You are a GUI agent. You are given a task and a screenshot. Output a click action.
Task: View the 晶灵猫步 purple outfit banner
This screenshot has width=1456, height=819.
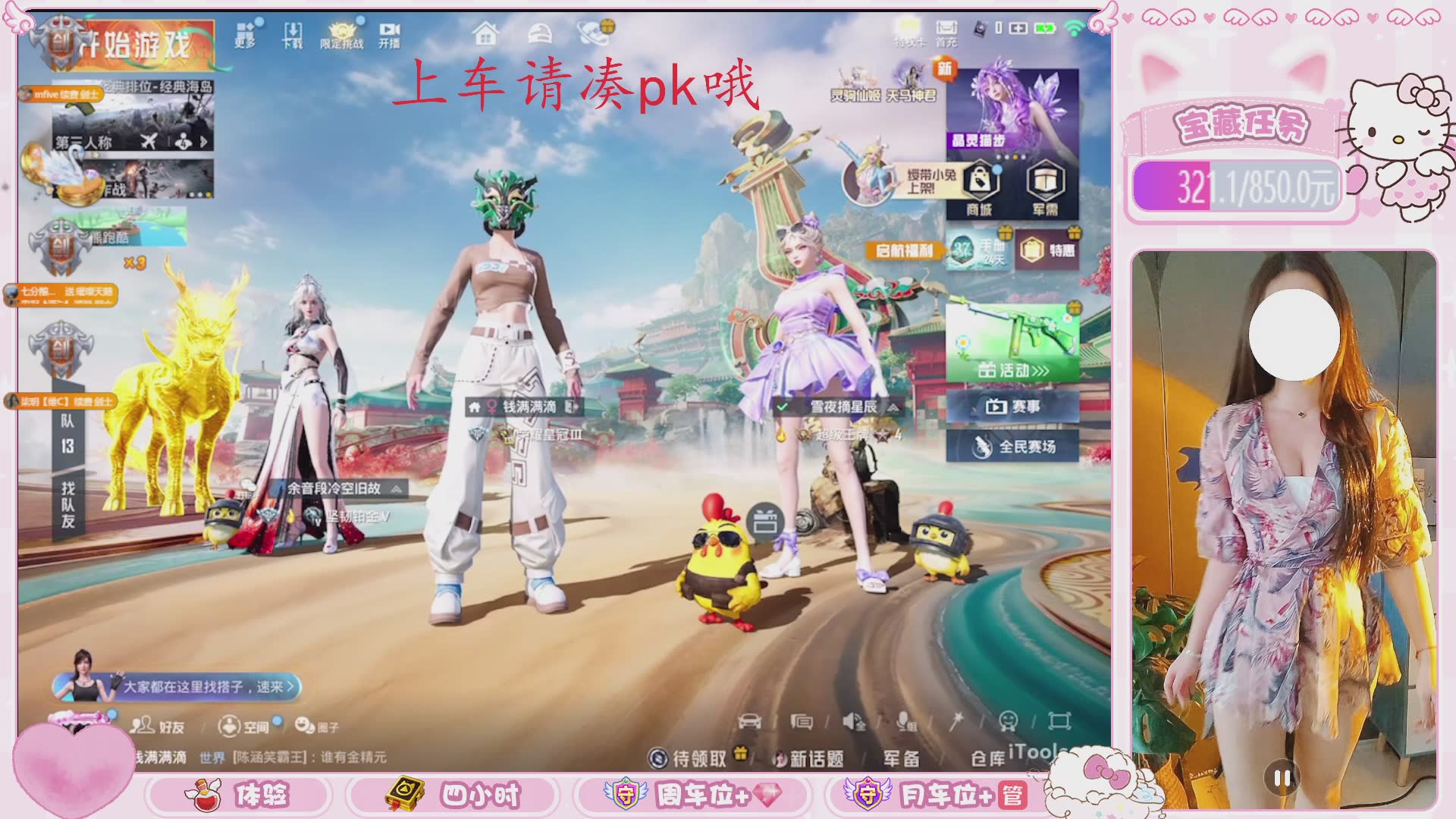click(1012, 110)
